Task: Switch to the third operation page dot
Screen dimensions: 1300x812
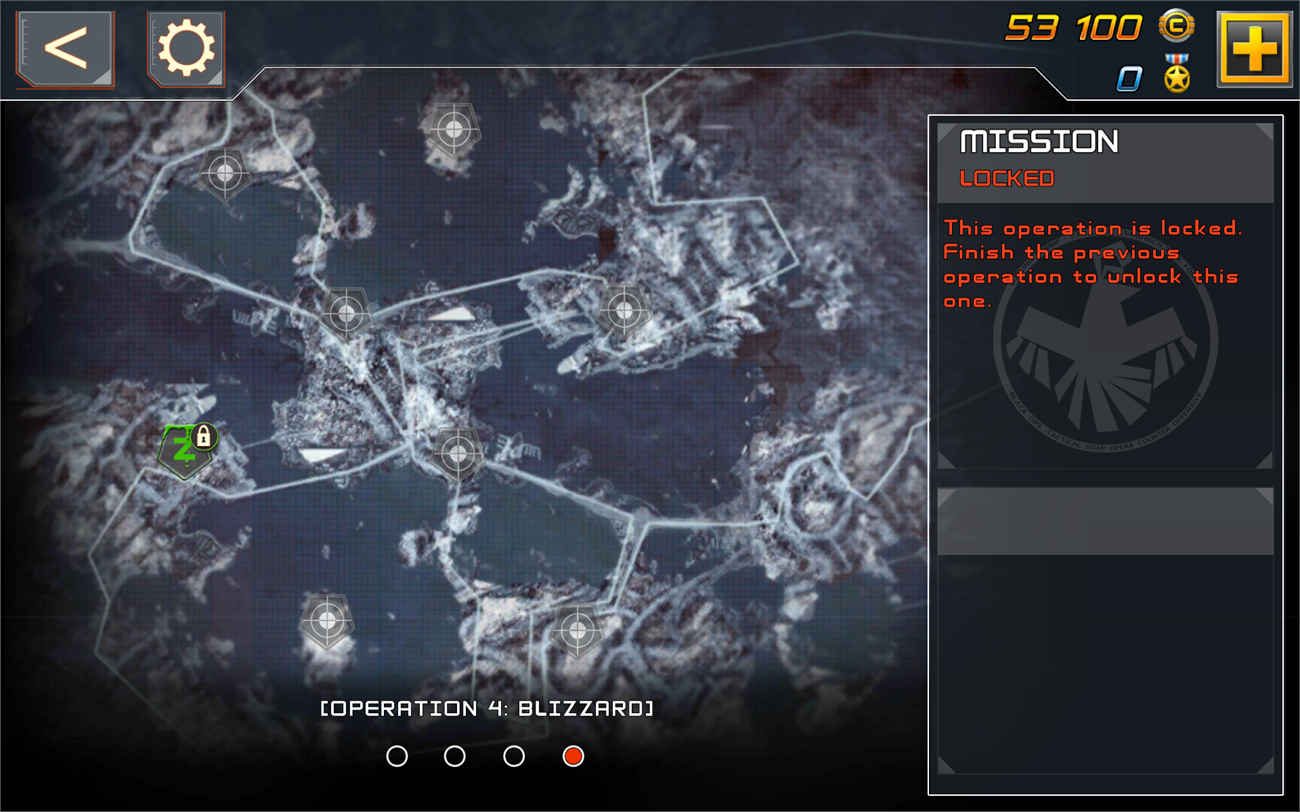Action: (514, 756)
